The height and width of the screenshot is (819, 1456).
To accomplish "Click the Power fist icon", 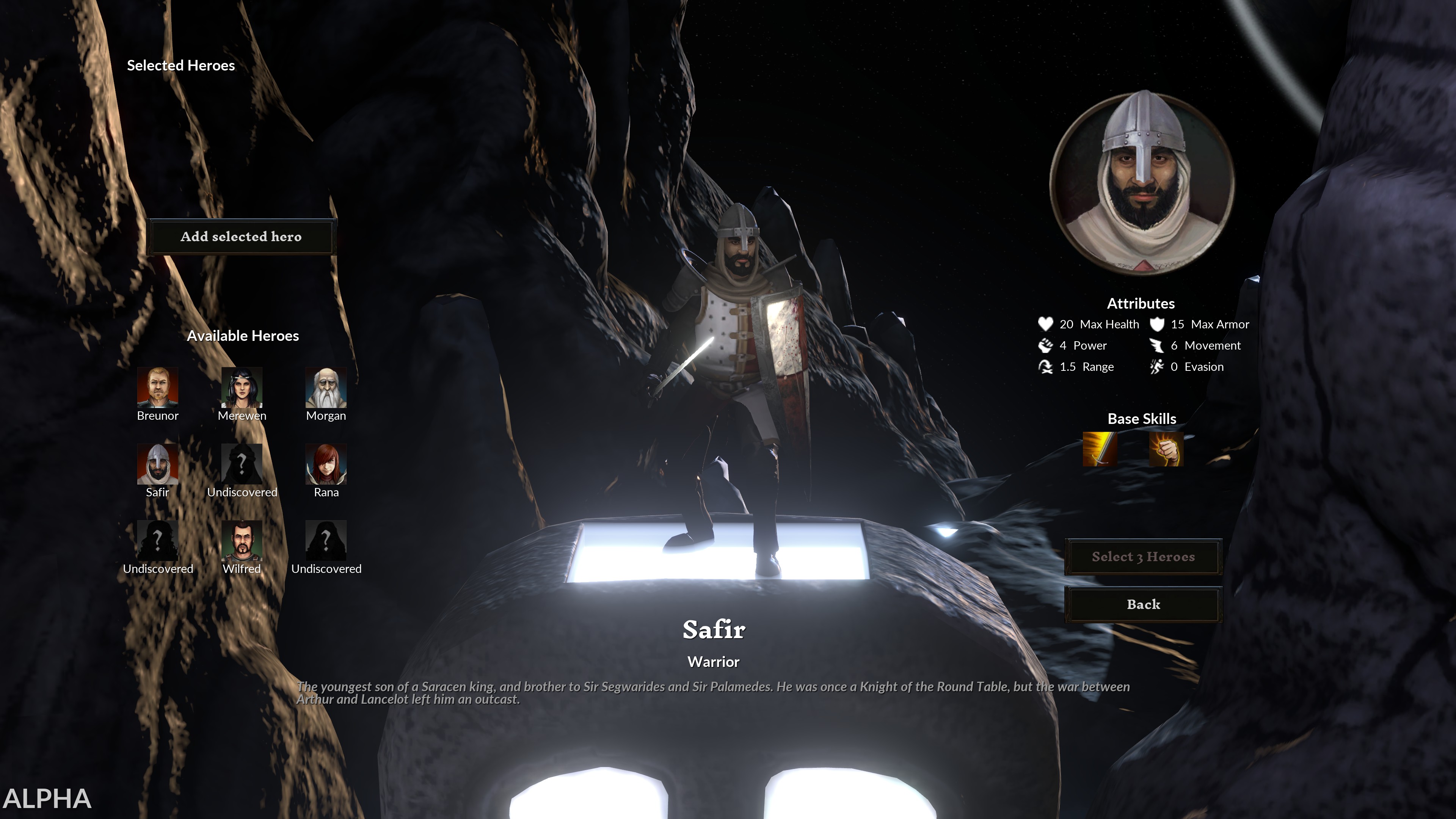I will click(1047, 345).
